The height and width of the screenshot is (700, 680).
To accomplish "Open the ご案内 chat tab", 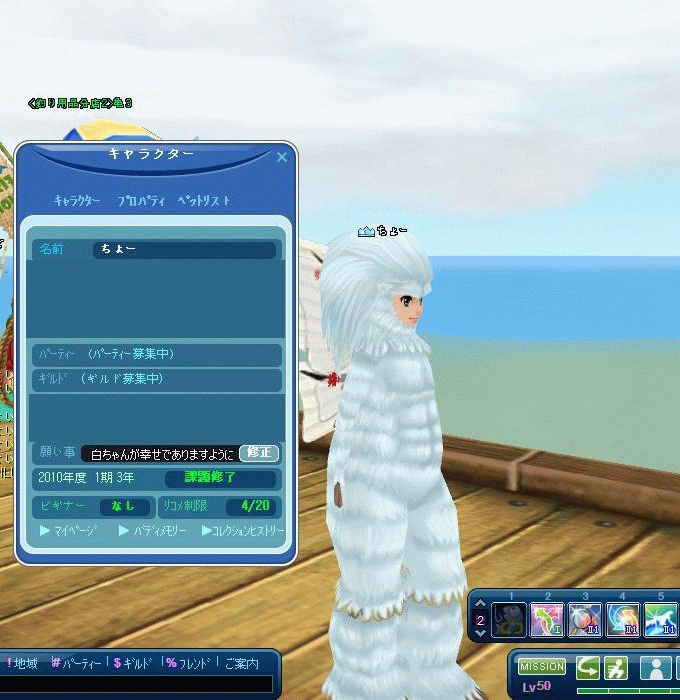I will (x=240, y=663).
